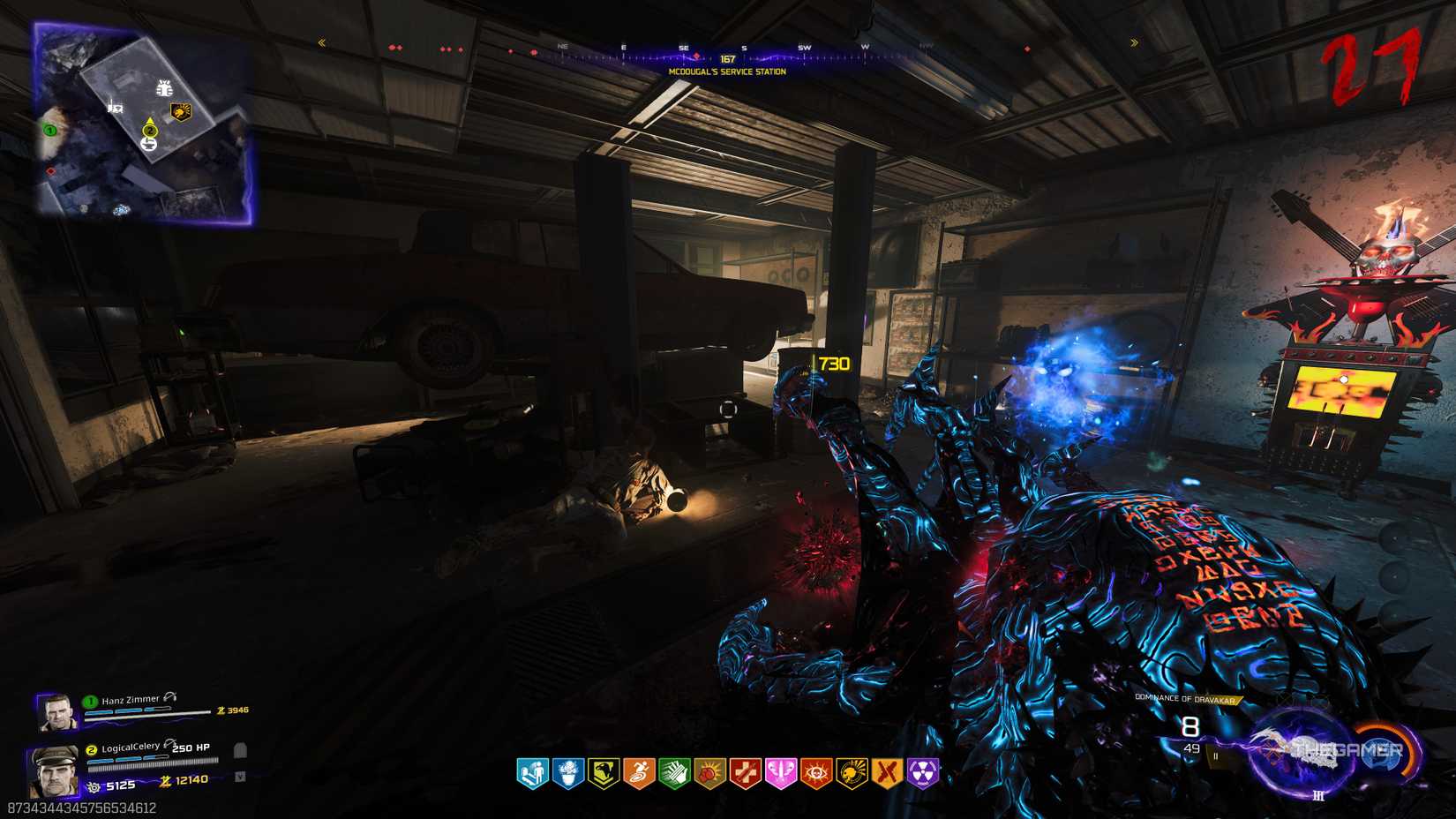This screenshot has width=1456, height=819.
Task: Click the red Juggernog cross perk icon
Action: point(745,774)
